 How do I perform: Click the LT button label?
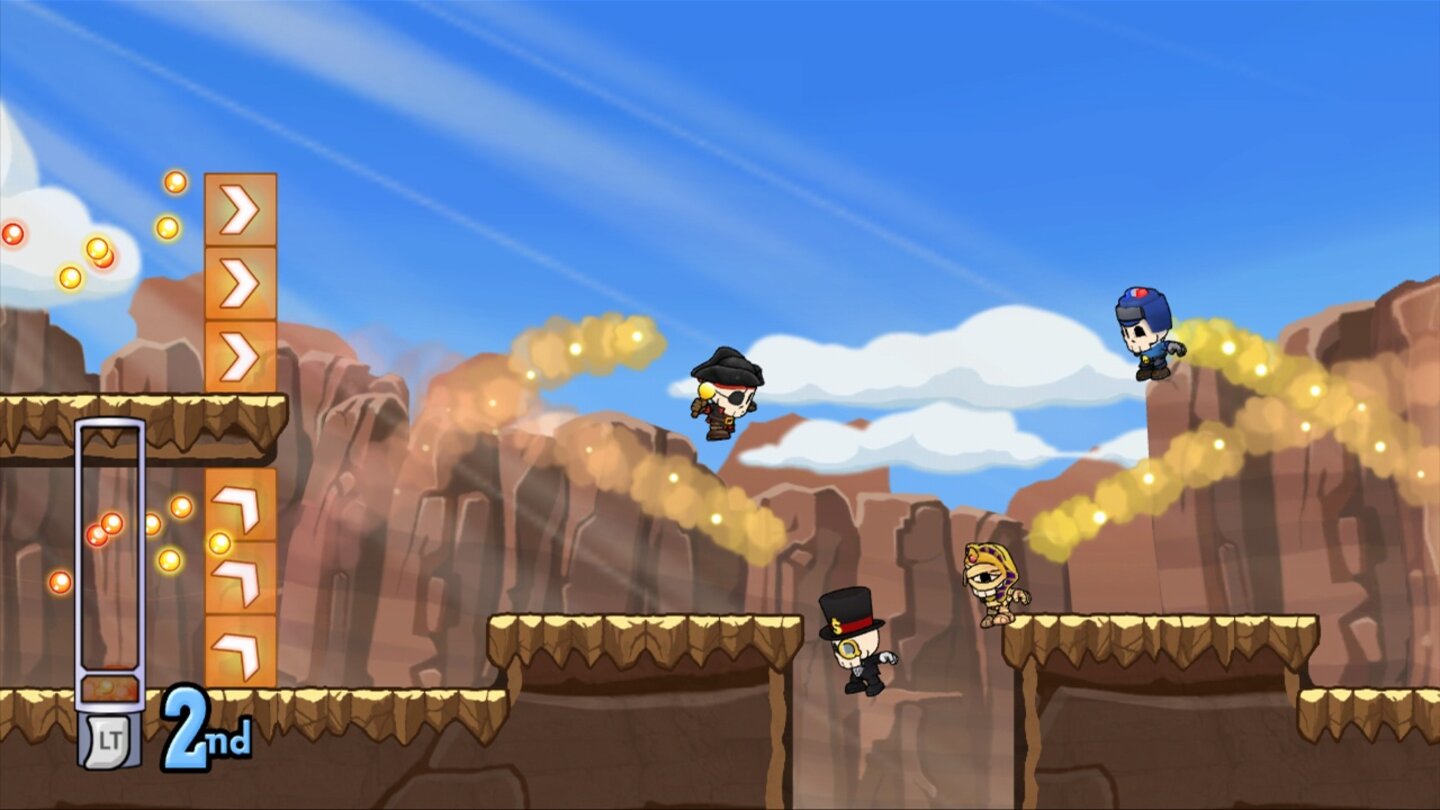point(110,735)
